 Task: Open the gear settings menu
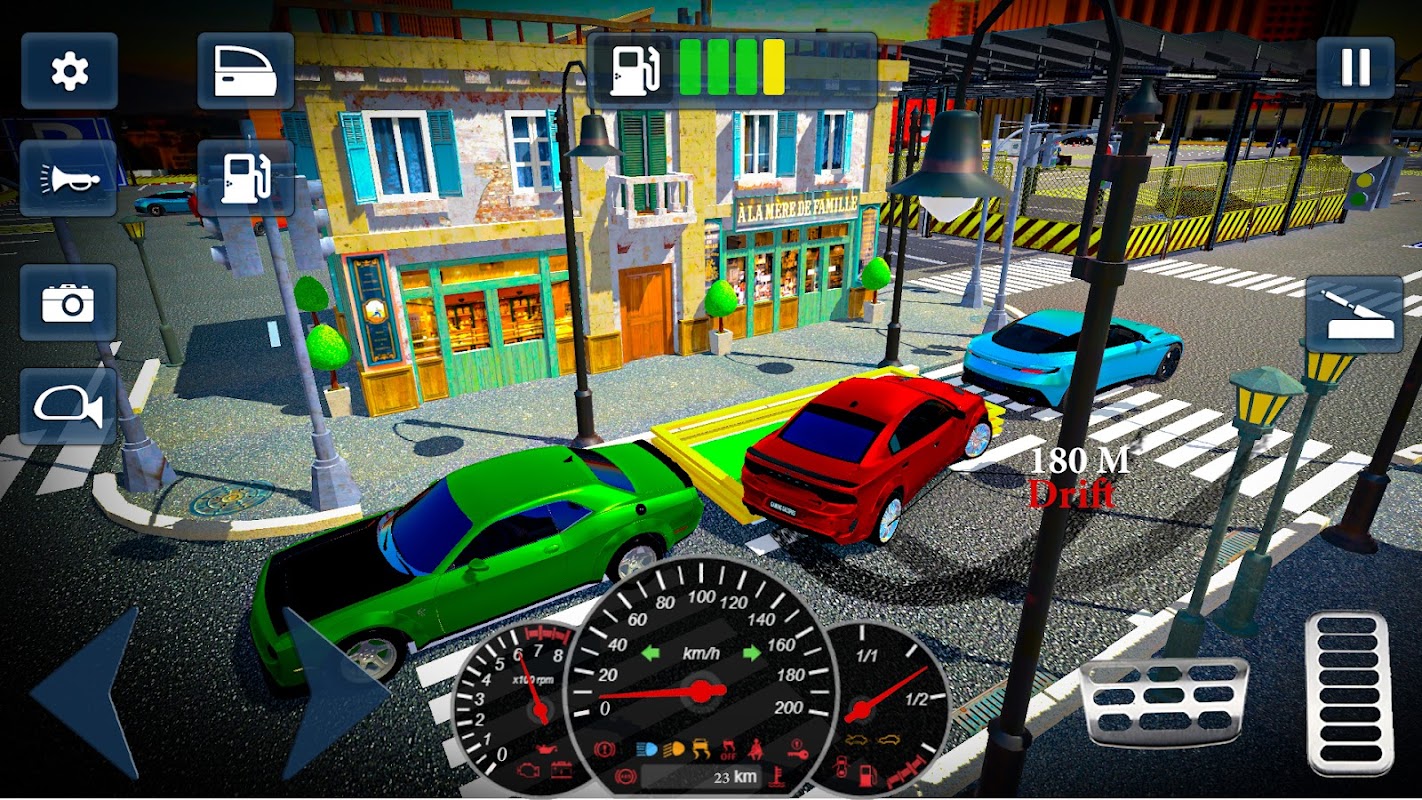(x=69, y=71)
